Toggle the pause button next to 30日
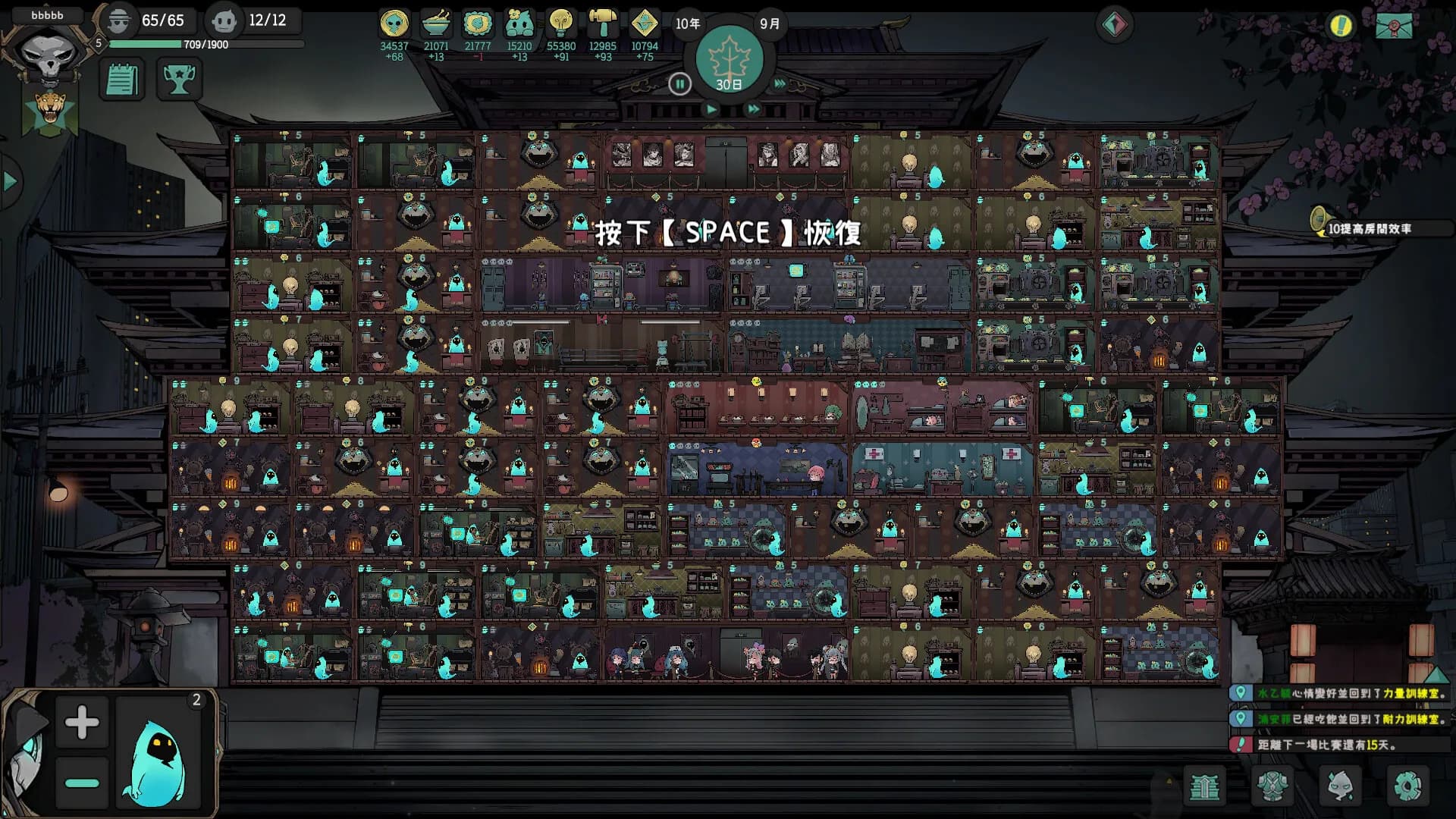Screen dimensions: 1456x819 point(681,85)
